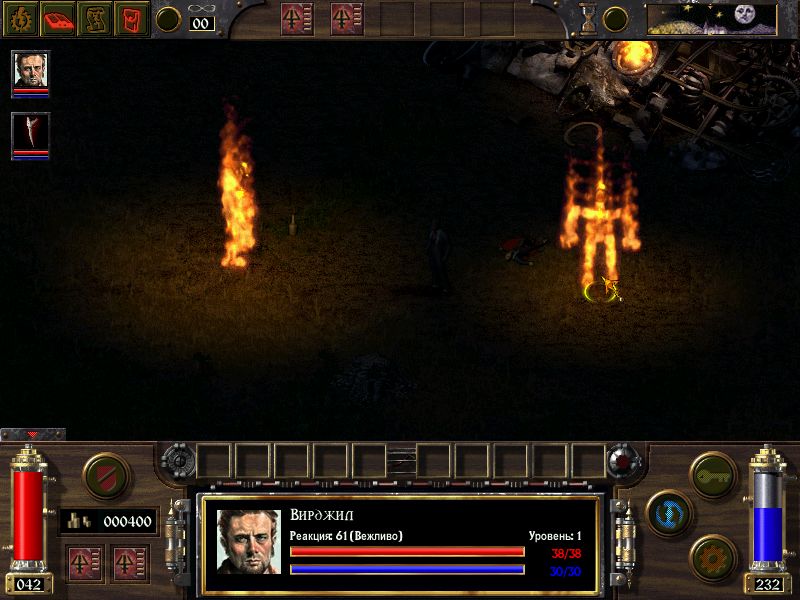The height and width of the screenshot is (600, 800).
Task: Select Virgil's party portrait on the left
Action: click(30, 70)
